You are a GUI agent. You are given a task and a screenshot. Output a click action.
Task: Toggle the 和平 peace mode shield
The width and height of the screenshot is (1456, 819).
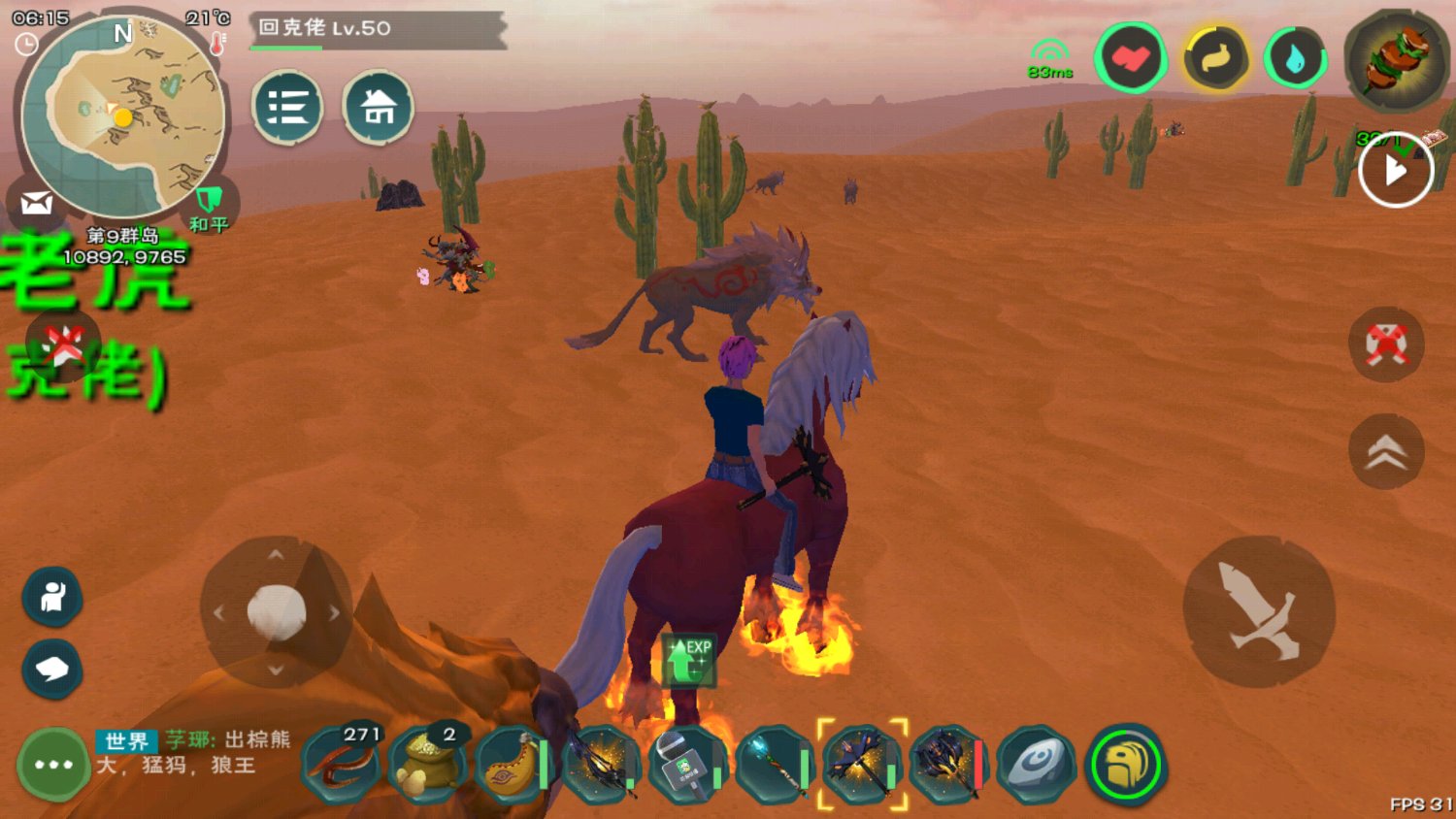(209, 207)
